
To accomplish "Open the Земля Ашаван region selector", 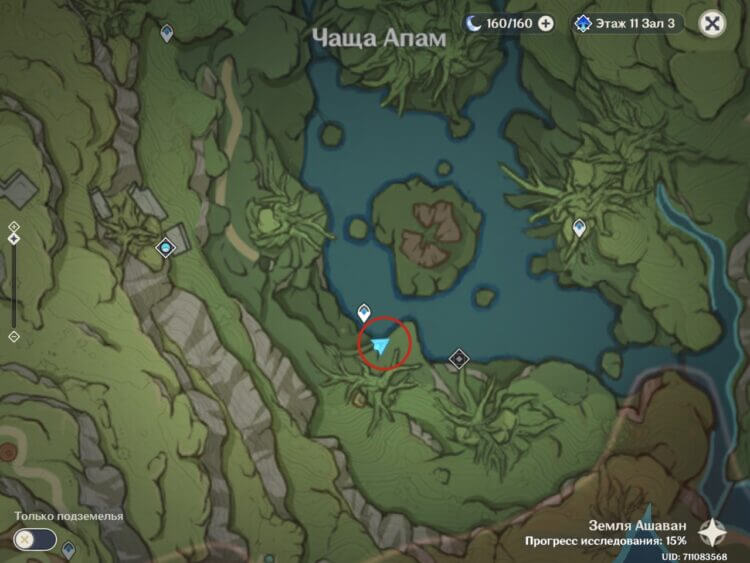I will point(712,530).
